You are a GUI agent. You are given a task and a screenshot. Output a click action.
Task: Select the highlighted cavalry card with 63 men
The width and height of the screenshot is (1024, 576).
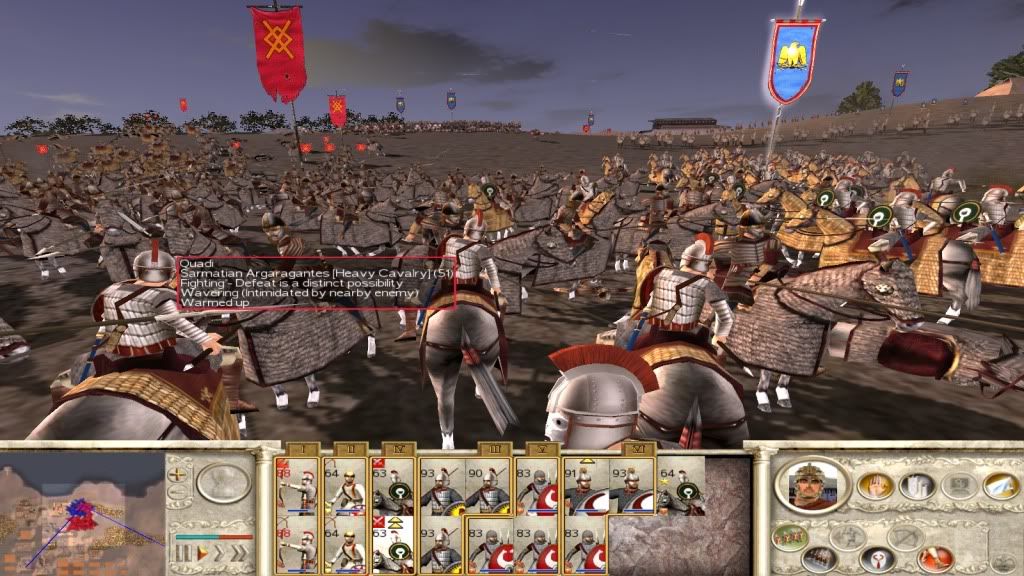click(x=393, y=545)
